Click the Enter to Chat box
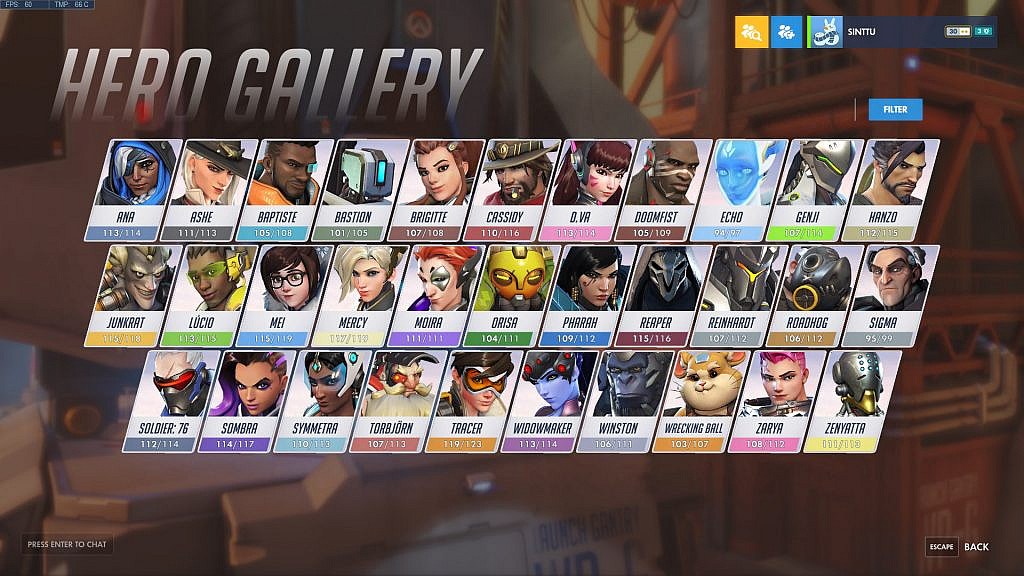This screenshot has height=576, width=1024. coord(68,545)
